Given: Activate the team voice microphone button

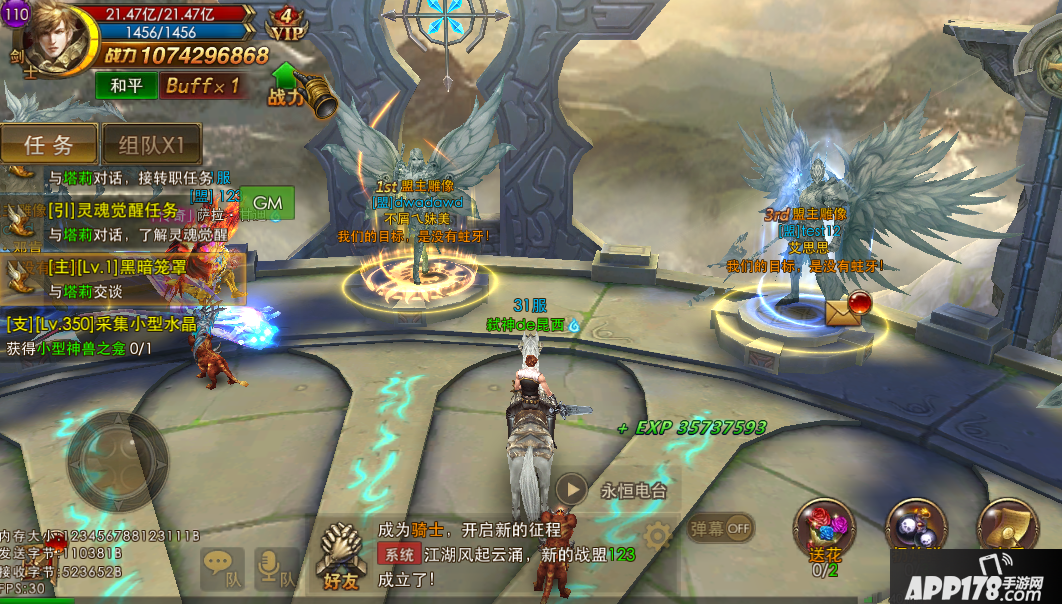Looking at the screenshot, I should [x=275, y=568].
